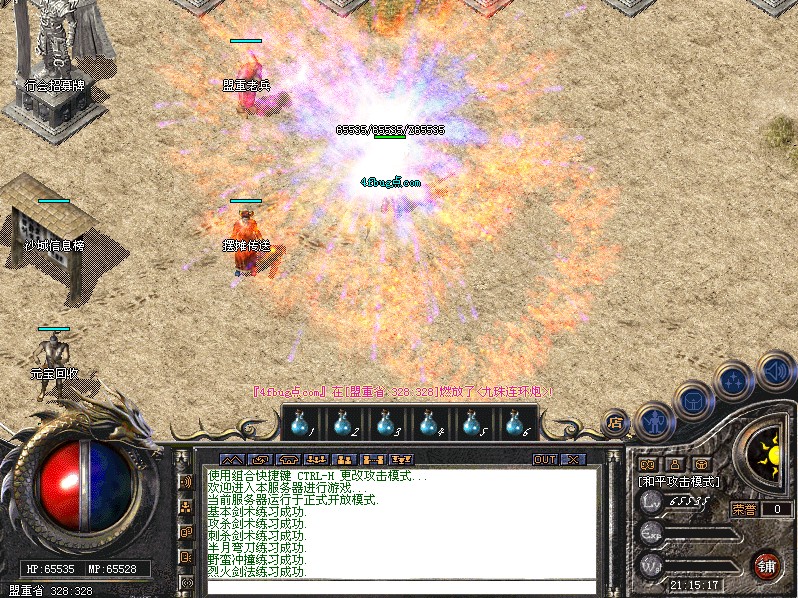Viewport: 798px width, 598px height.
Task: Use the blue potion in slot 3
Action: point(386,425)
